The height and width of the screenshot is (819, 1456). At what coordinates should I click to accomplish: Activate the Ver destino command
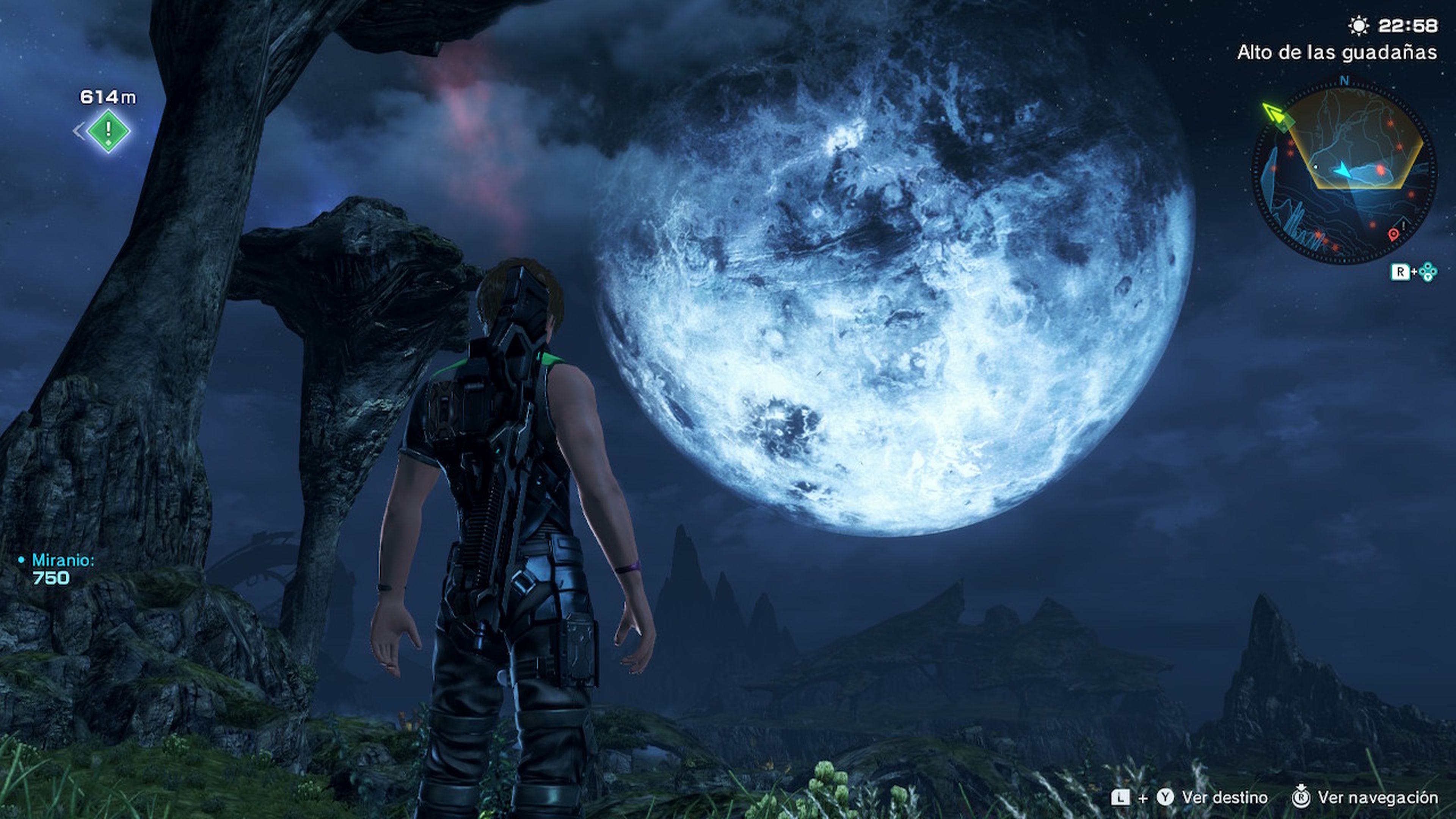[1224, 799]
